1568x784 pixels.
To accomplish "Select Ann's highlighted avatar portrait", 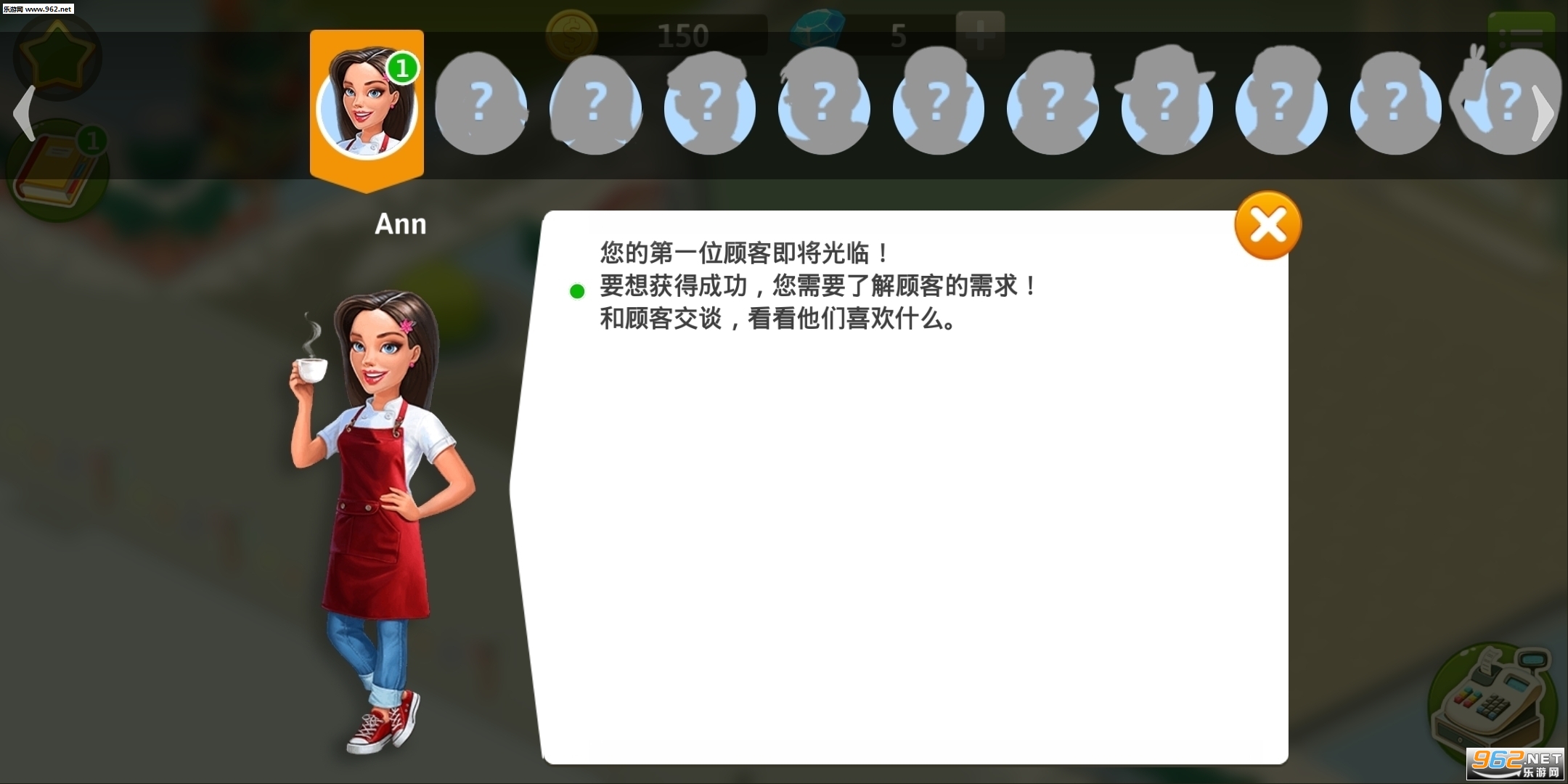I will pyautogui.click(x=367, y=105).
